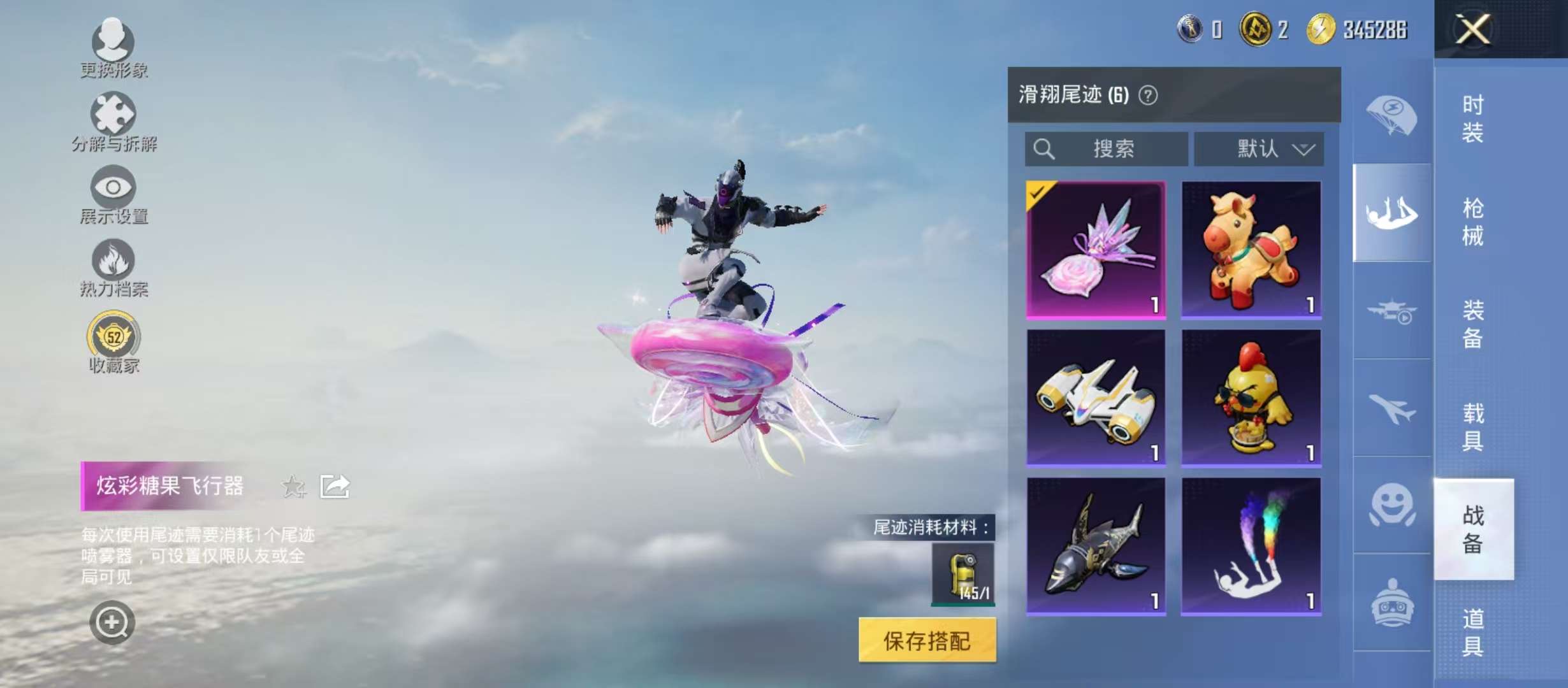Favorite the item with the star icon
Viewport: 1568px width, 688px height.
click(293, 487)
